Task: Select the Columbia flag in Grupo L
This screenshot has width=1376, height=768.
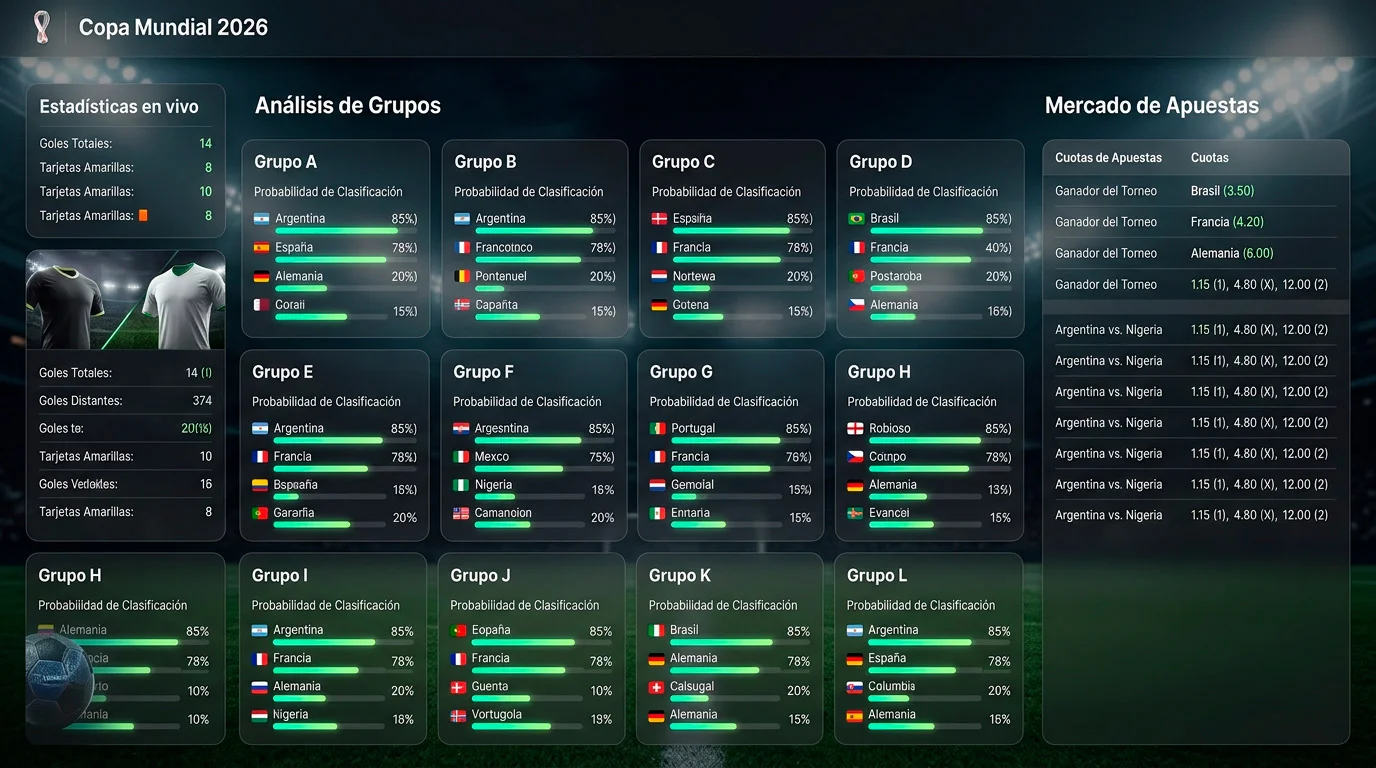Action: 853,687
